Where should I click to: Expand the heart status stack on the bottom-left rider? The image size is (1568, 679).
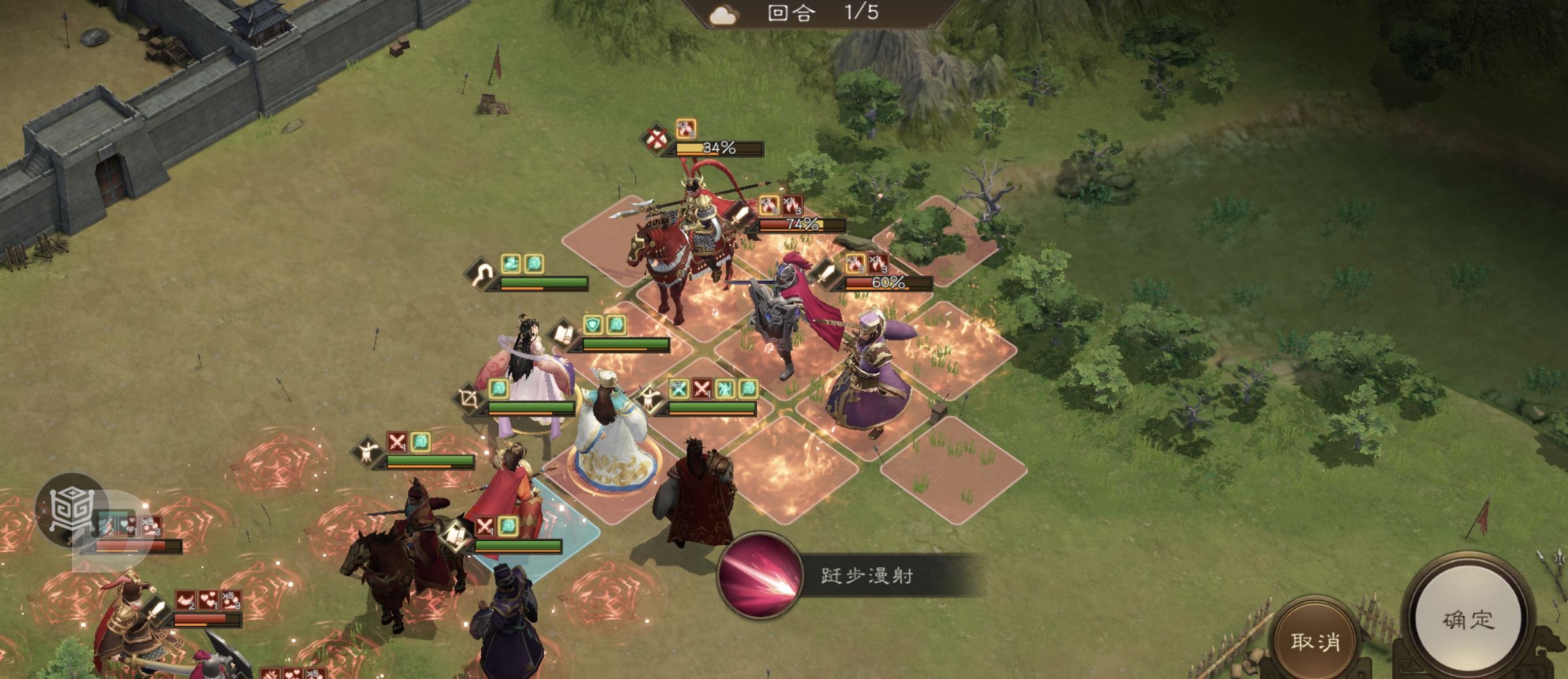point(209,600)
